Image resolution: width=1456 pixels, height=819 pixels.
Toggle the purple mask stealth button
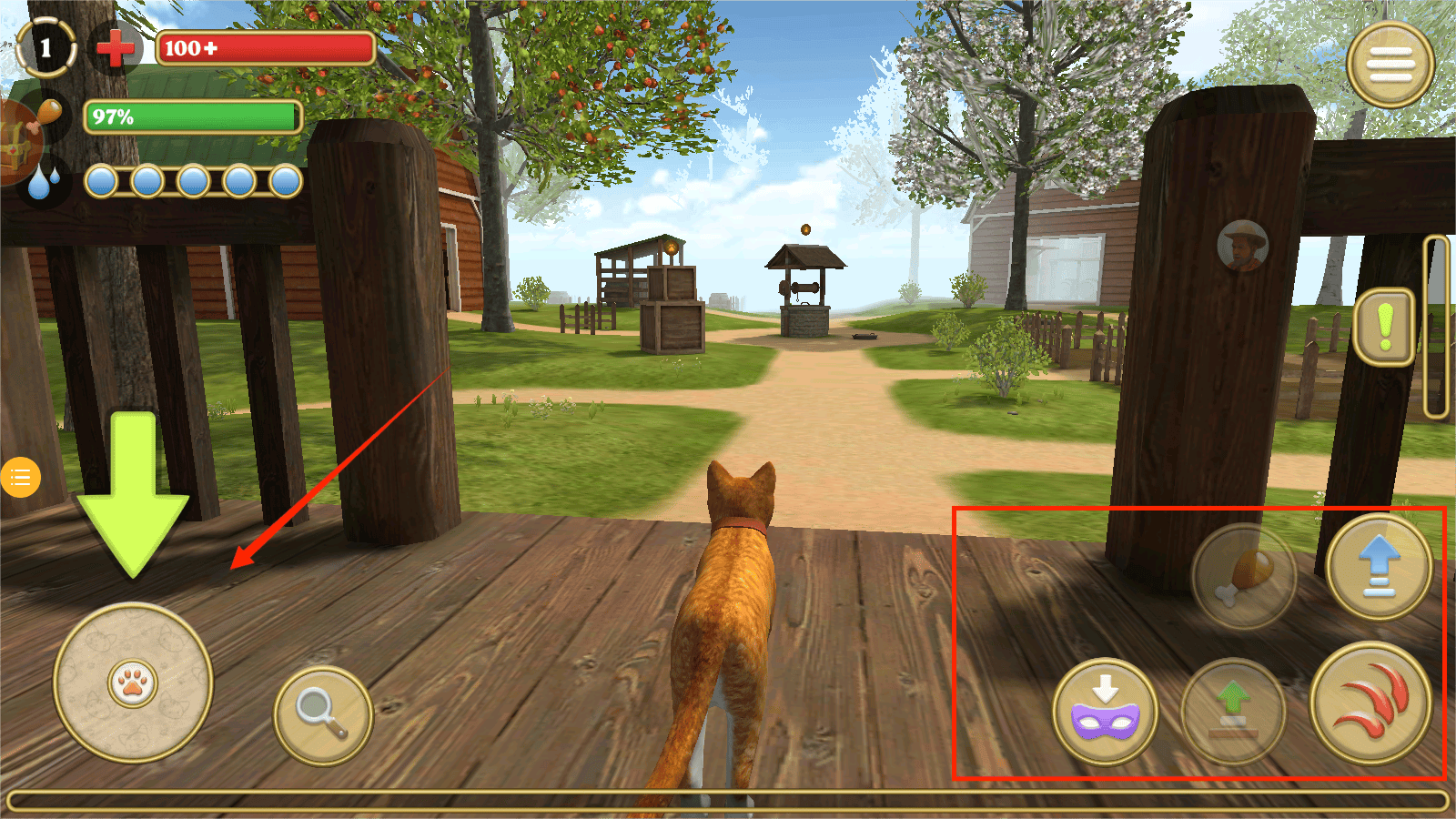click(1106, 712)
